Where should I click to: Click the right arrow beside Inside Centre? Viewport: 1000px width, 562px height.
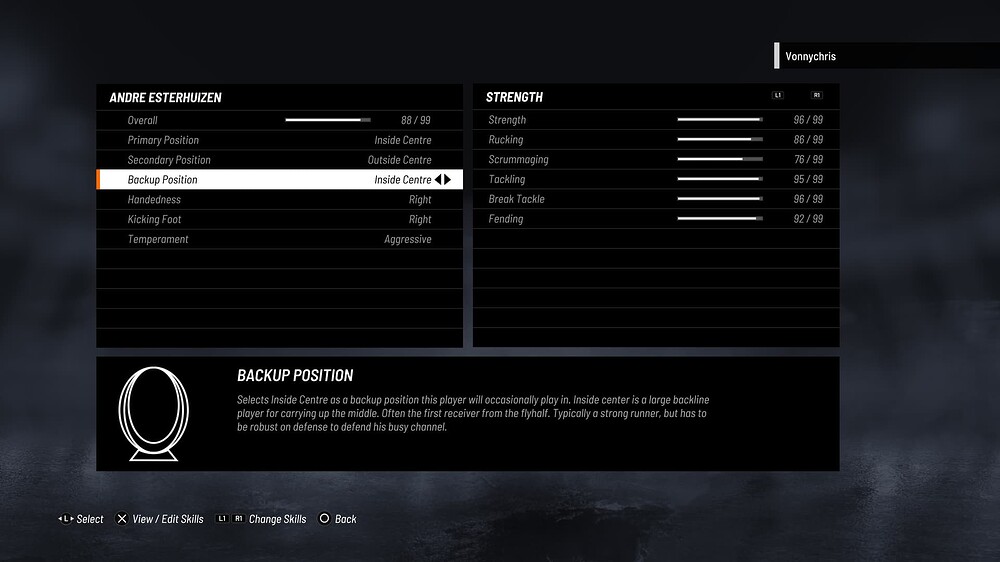[449, 180]
